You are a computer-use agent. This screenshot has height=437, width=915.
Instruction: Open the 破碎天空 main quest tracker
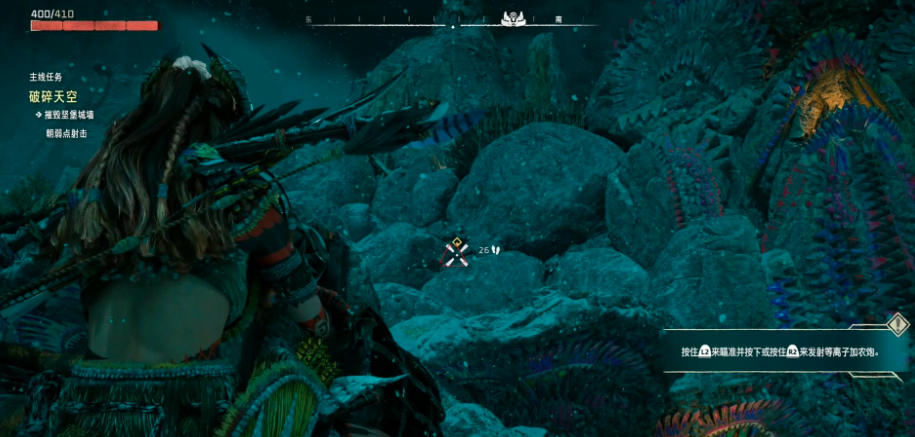[52, 97]
